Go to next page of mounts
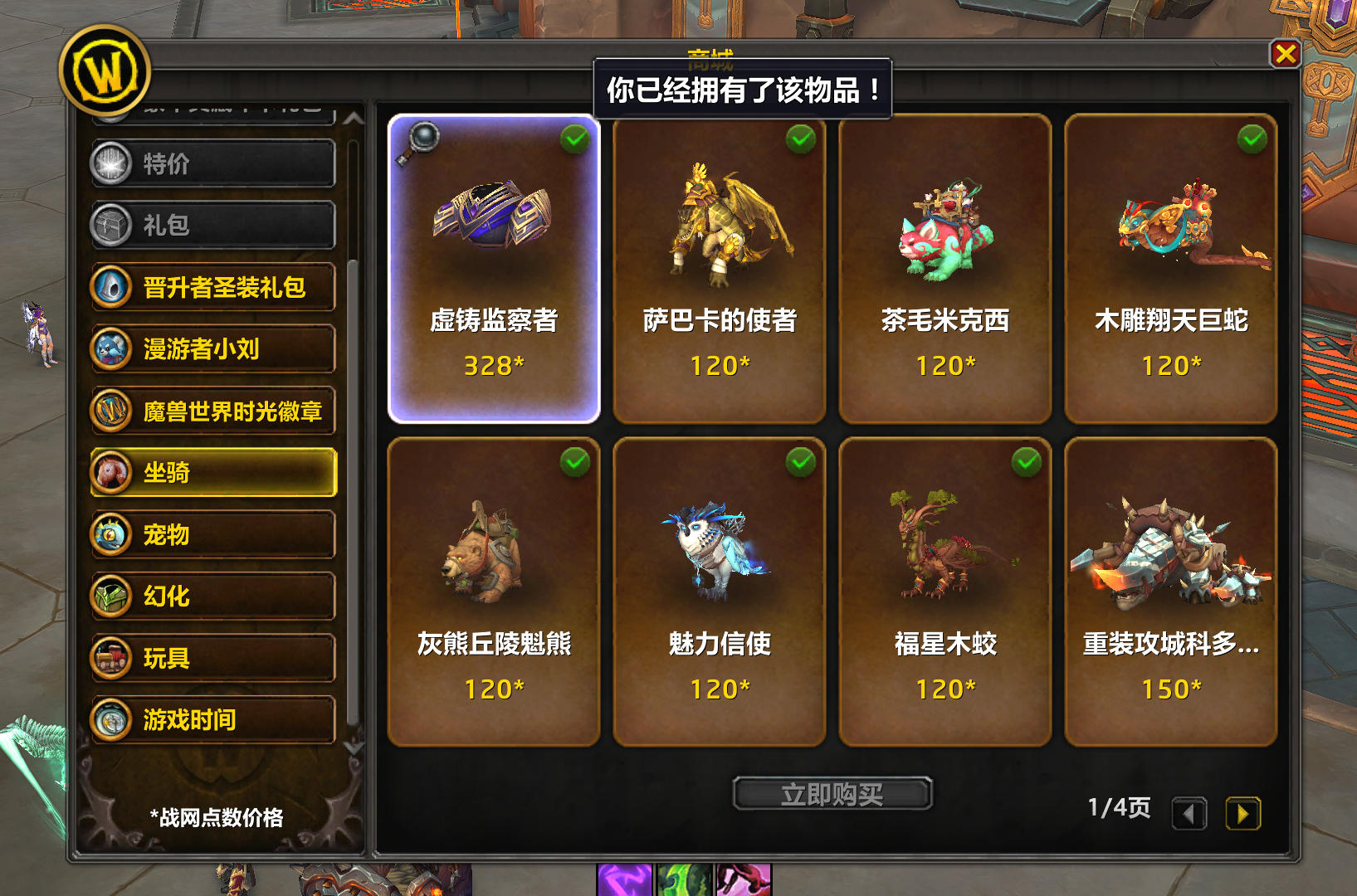The image size is (1357, 896). pos(1242,814)
